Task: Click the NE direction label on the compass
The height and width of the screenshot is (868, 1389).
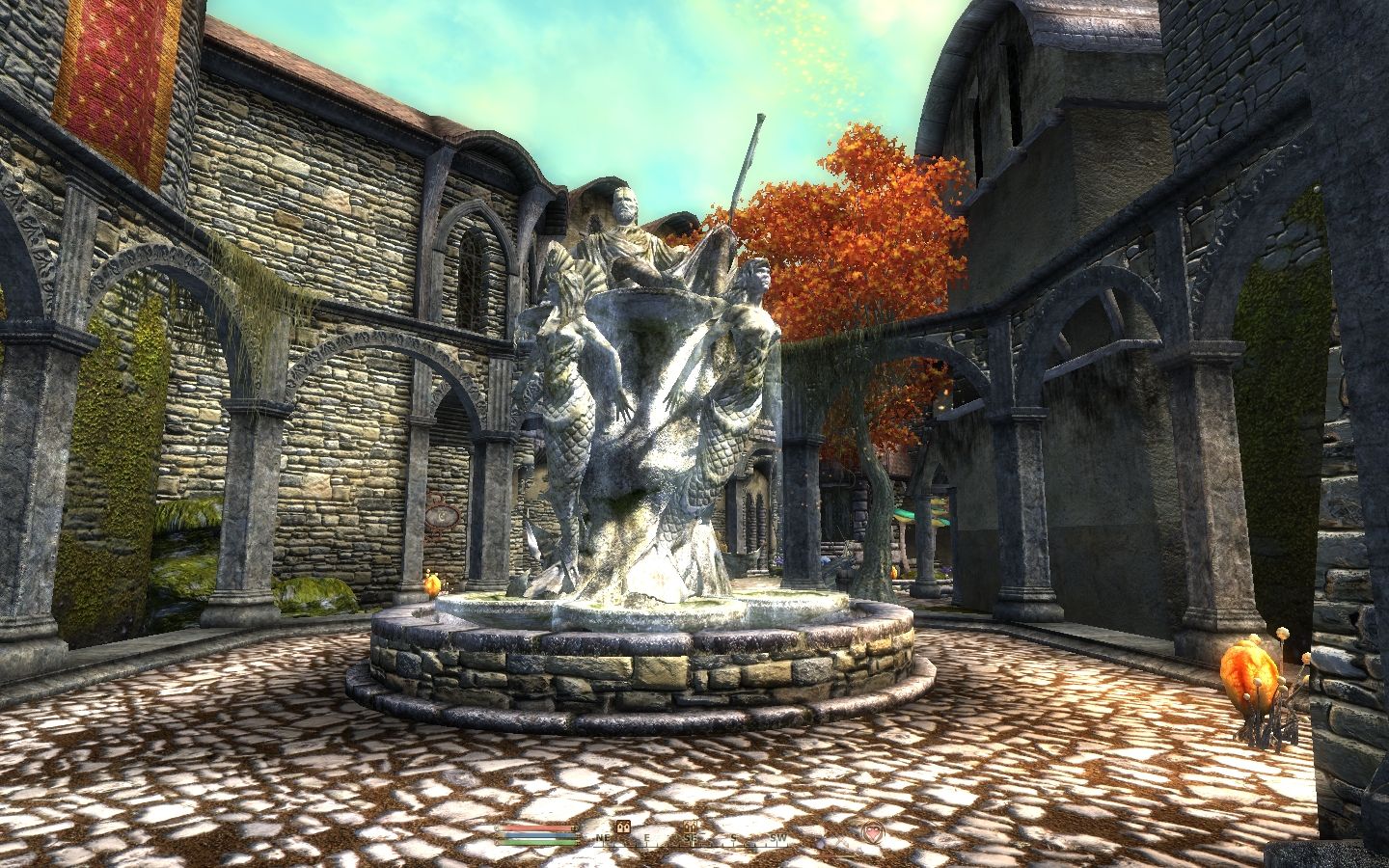Action: pyautogui.click(x=604, y=838)
